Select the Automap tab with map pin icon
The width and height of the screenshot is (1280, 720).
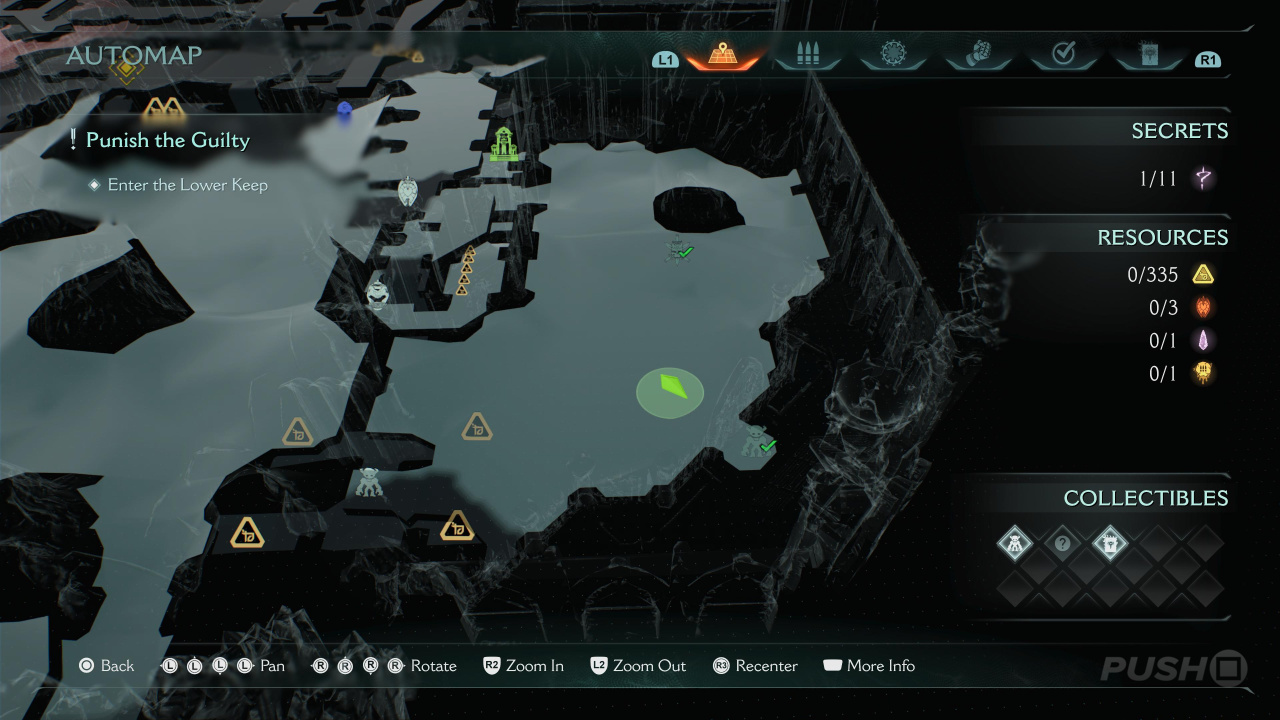(x=721, y=56)
